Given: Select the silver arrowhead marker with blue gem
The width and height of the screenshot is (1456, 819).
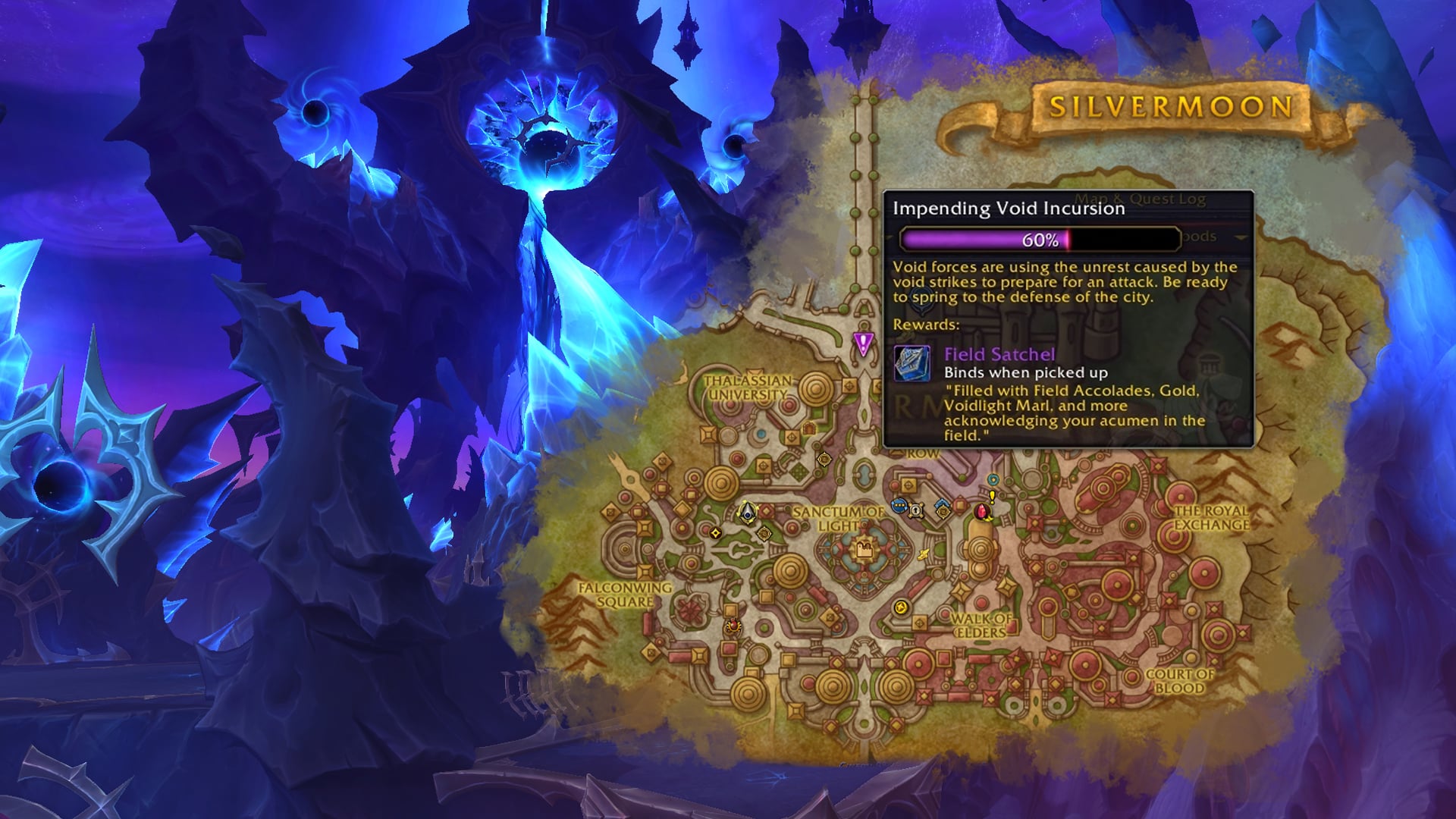Looking at the screenshot, I should pos(748,511).
